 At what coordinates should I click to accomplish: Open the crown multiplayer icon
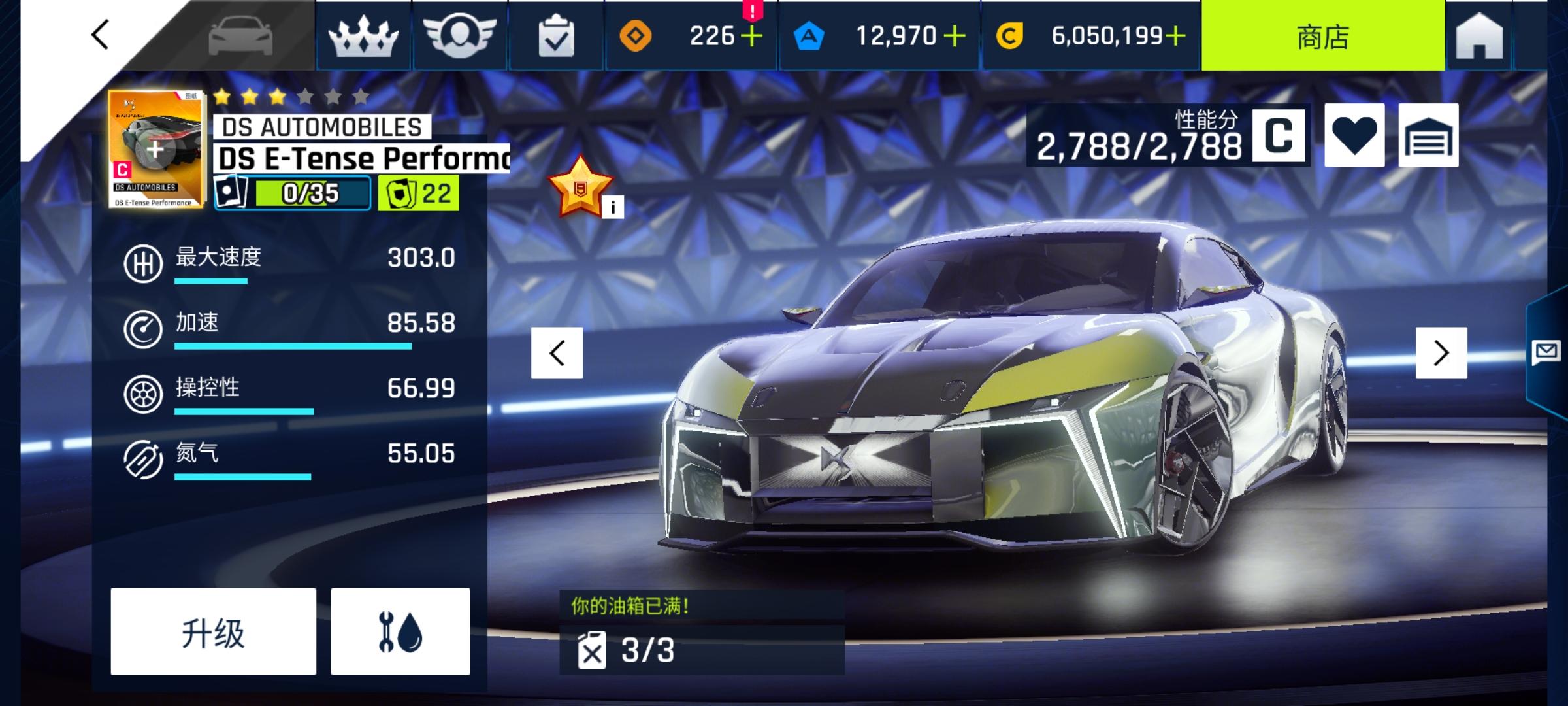pos(363,36)
